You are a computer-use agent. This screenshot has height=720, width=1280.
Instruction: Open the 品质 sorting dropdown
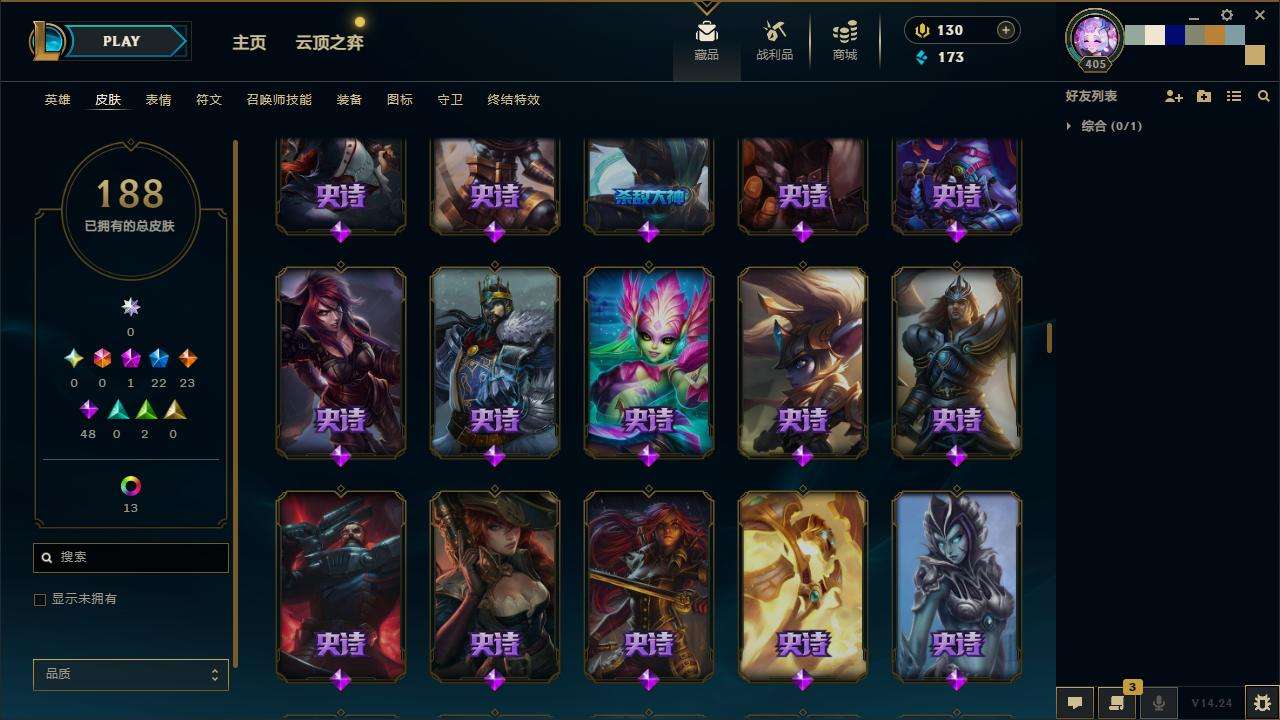tap(131, 675)
